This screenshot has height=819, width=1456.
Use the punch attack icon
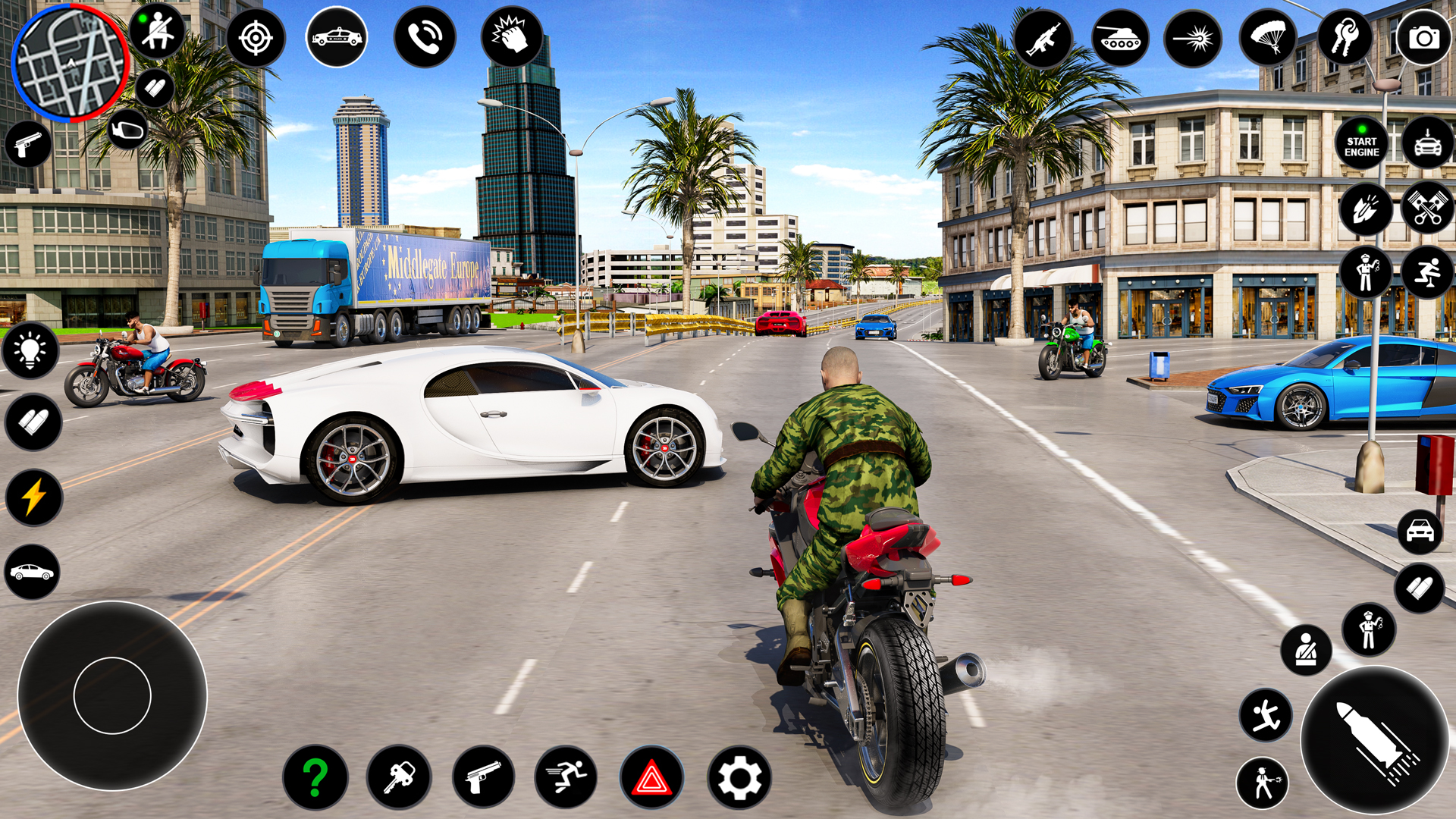point(514,33)
